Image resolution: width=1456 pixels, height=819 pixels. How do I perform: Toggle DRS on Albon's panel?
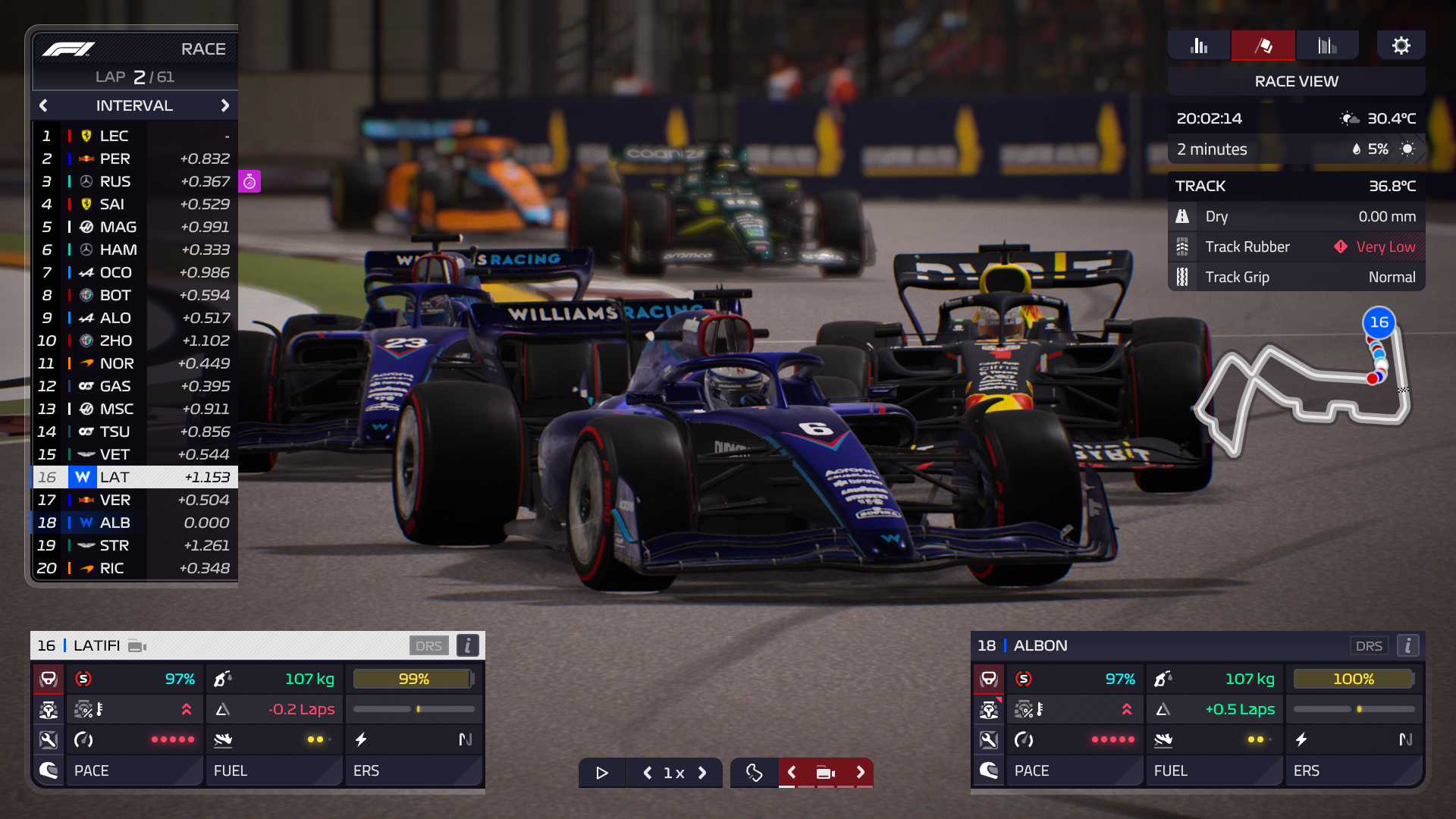click(1370, 645)
